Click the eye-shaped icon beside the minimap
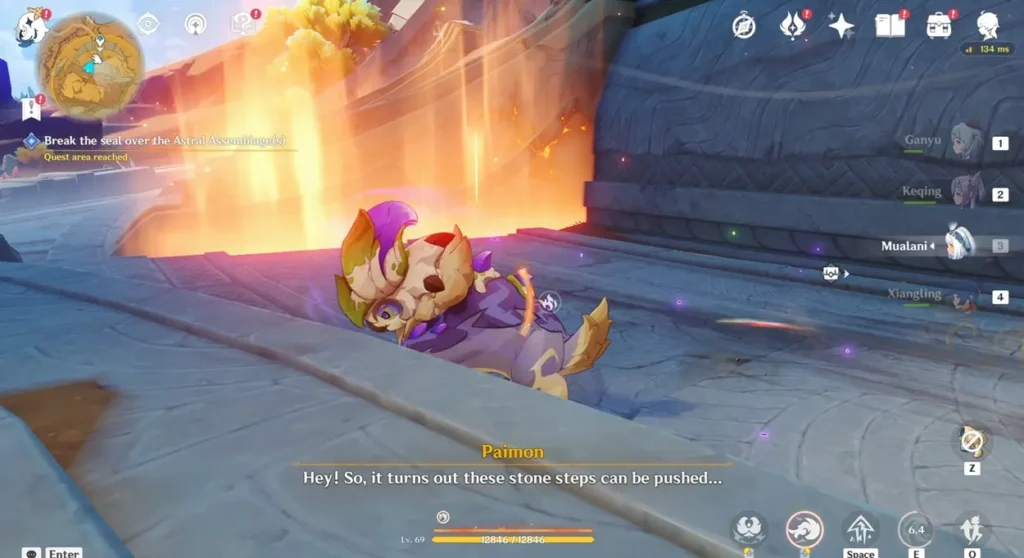This screenshot has height=558, width=1024. [x=148, y=24]
